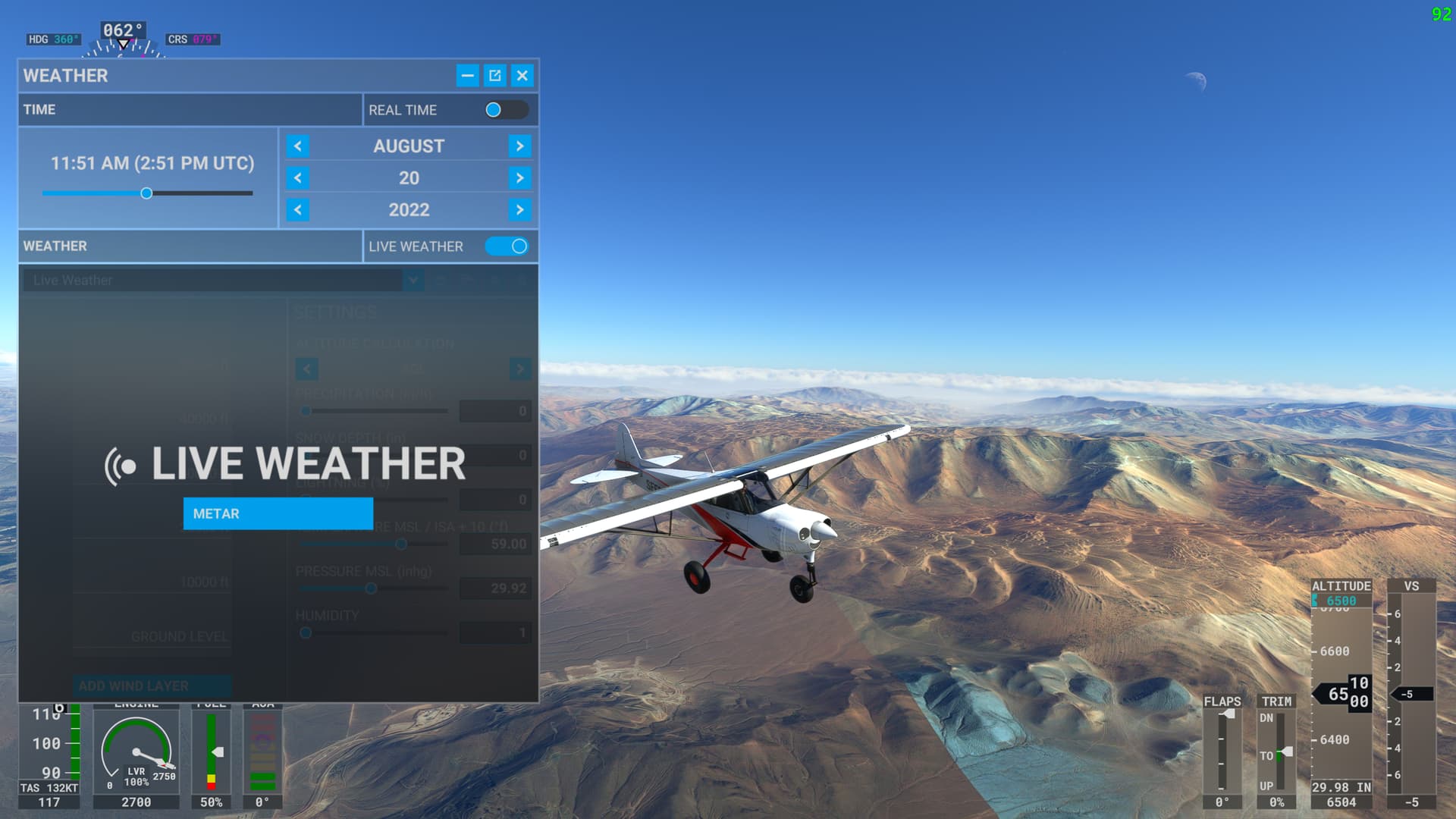This screenshot has width=1456, height=819.
Task: Select the HUMIDITY value field showing 1
Action: click(495, 632)
